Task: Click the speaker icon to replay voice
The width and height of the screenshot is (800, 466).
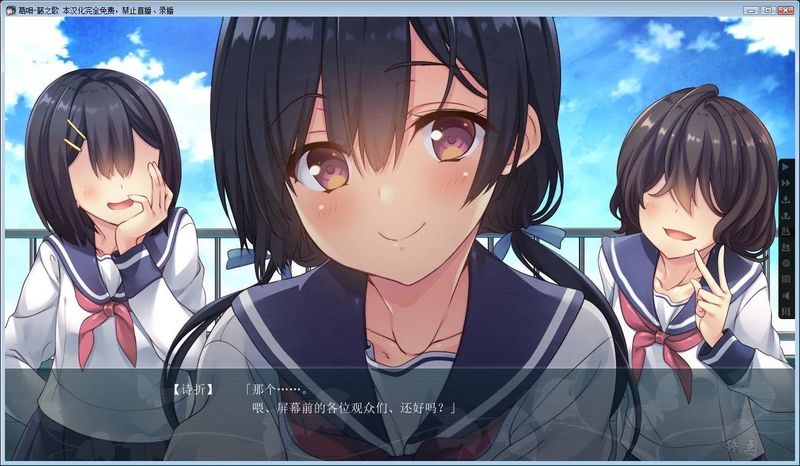Action: (787, 294)
